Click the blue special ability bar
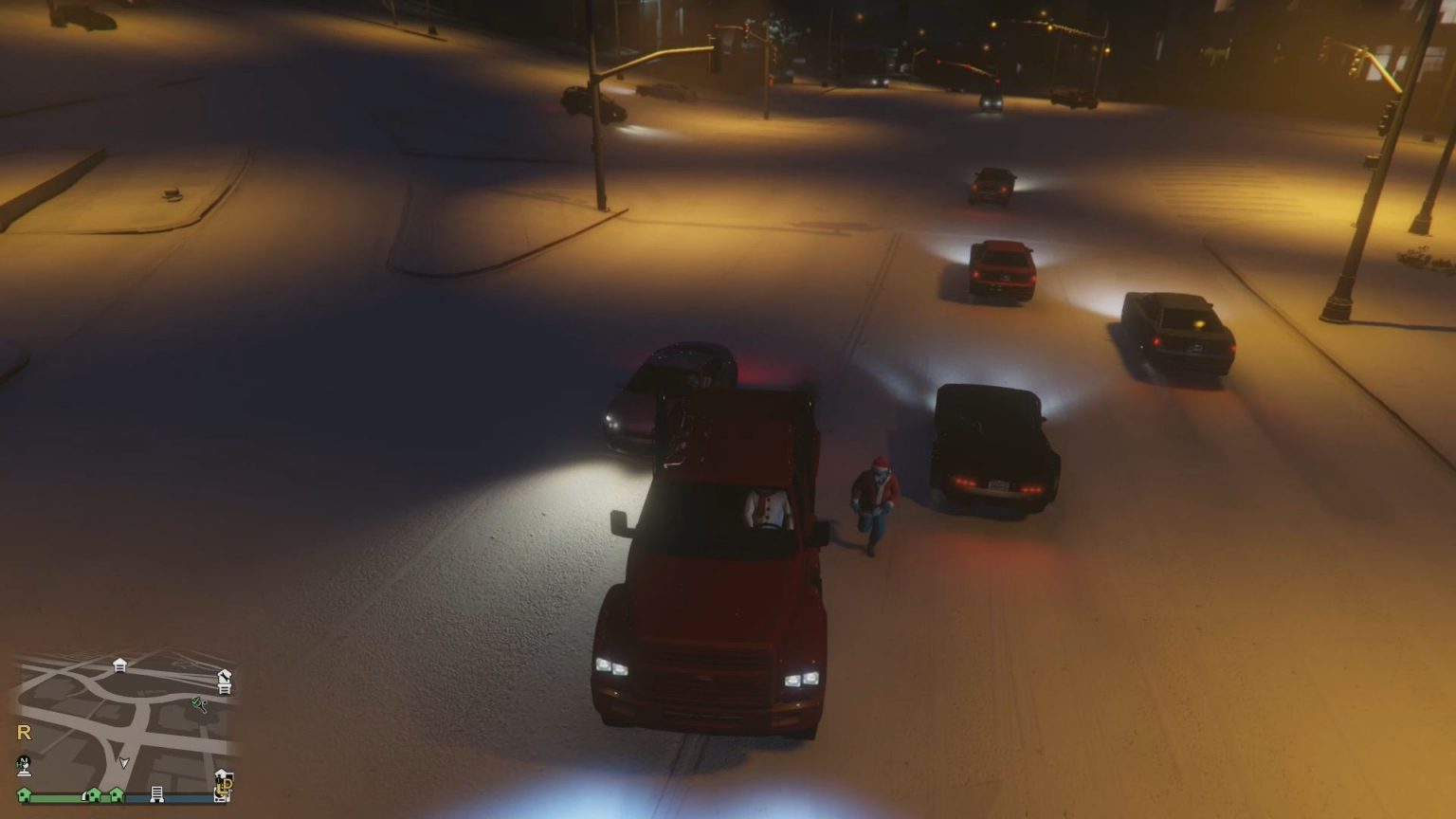Viewport: 1456px width, 819px height. coord(172,798)
